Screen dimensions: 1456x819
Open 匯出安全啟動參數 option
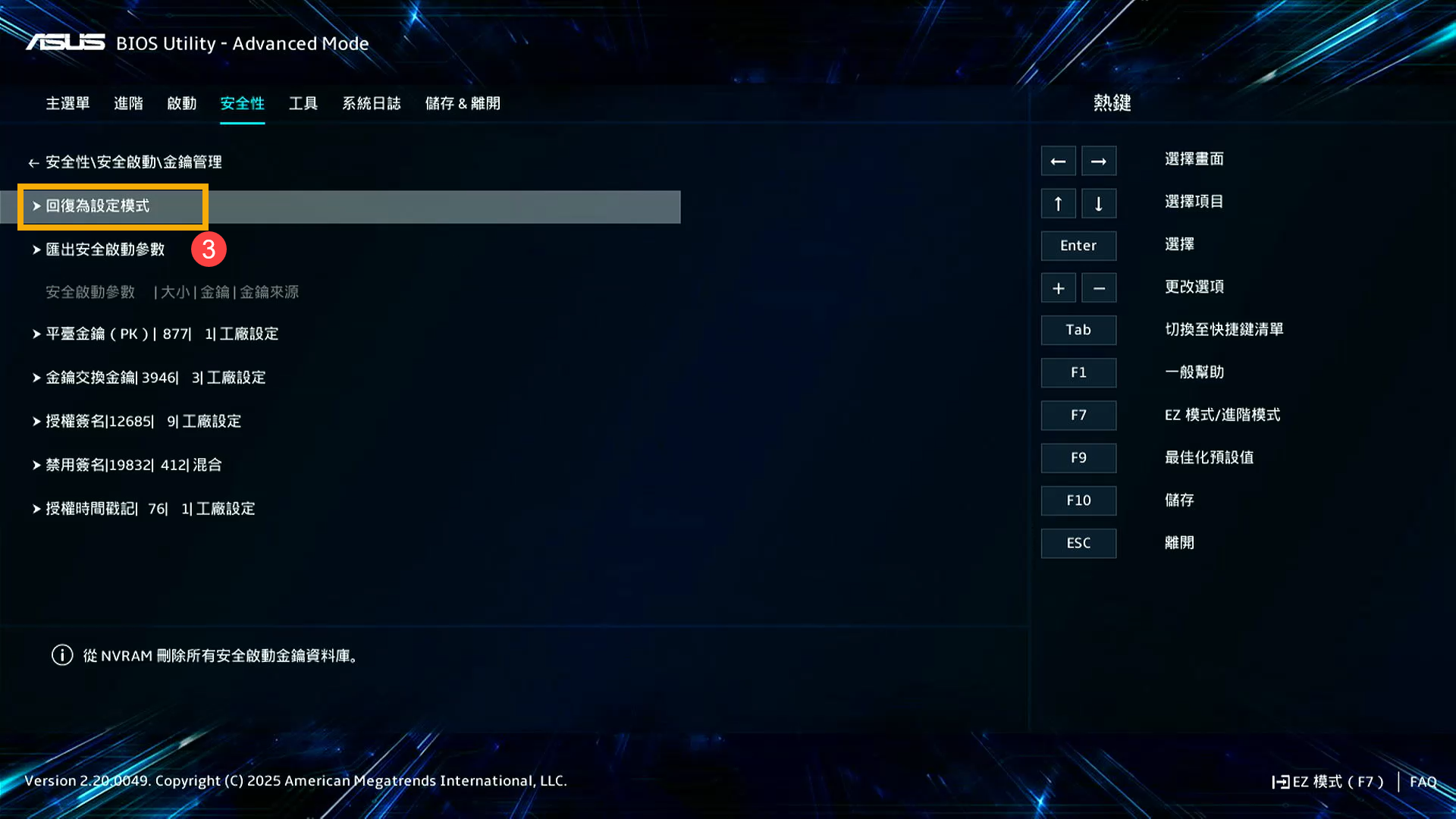click(105, 249)
